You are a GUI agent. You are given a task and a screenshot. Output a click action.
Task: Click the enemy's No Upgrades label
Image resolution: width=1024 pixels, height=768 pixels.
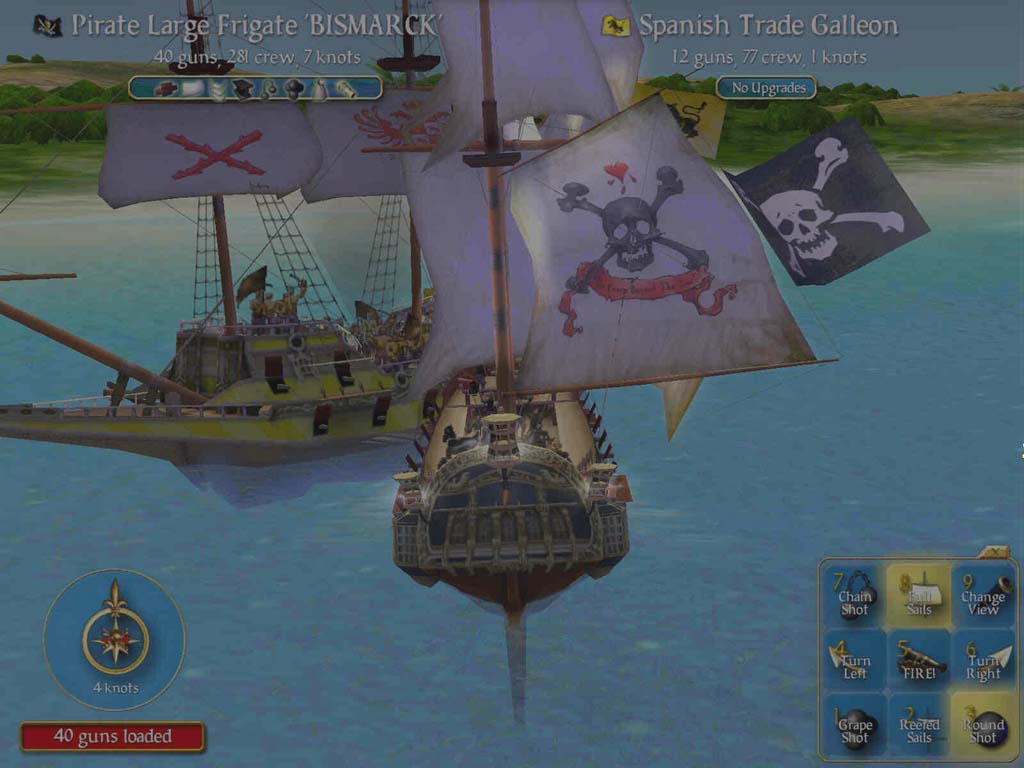[768, 88]
